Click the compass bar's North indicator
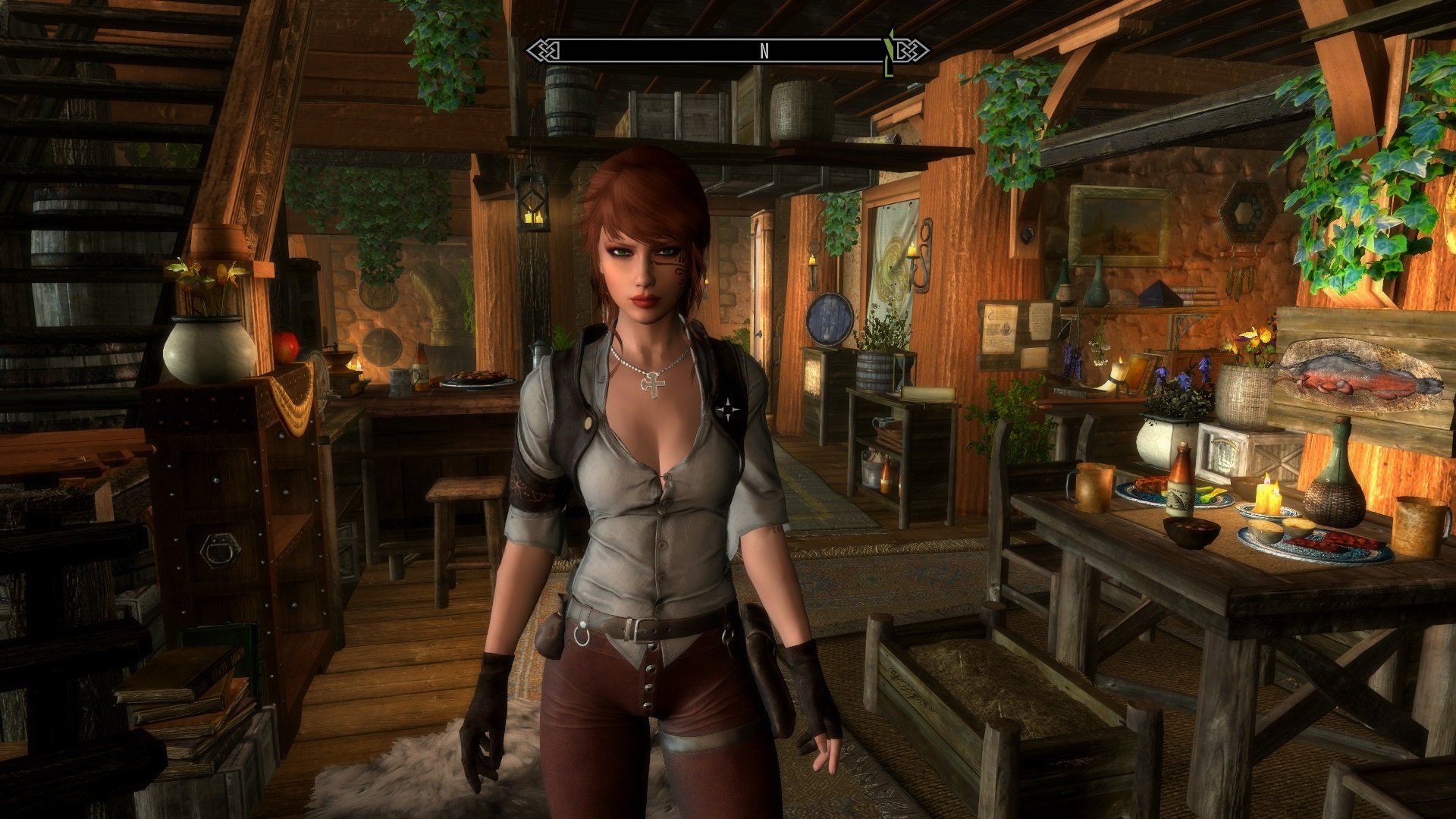1456x819 pixels. tap(764, 51)
